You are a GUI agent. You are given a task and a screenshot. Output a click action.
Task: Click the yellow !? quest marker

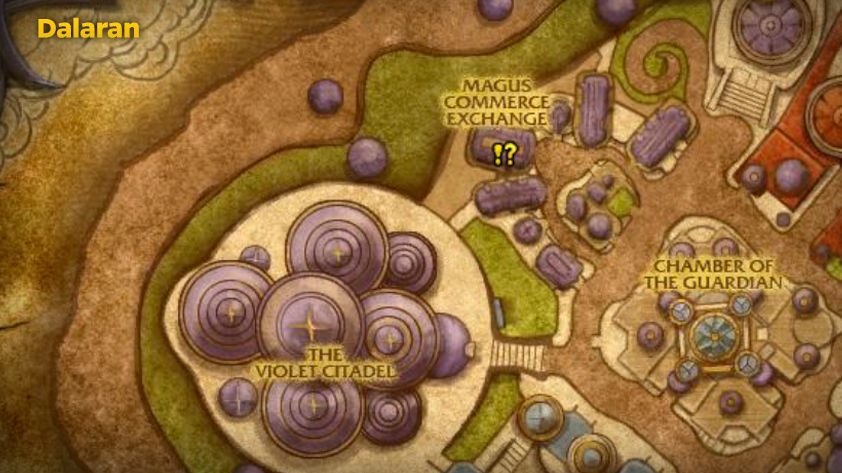tap(504, 154)
